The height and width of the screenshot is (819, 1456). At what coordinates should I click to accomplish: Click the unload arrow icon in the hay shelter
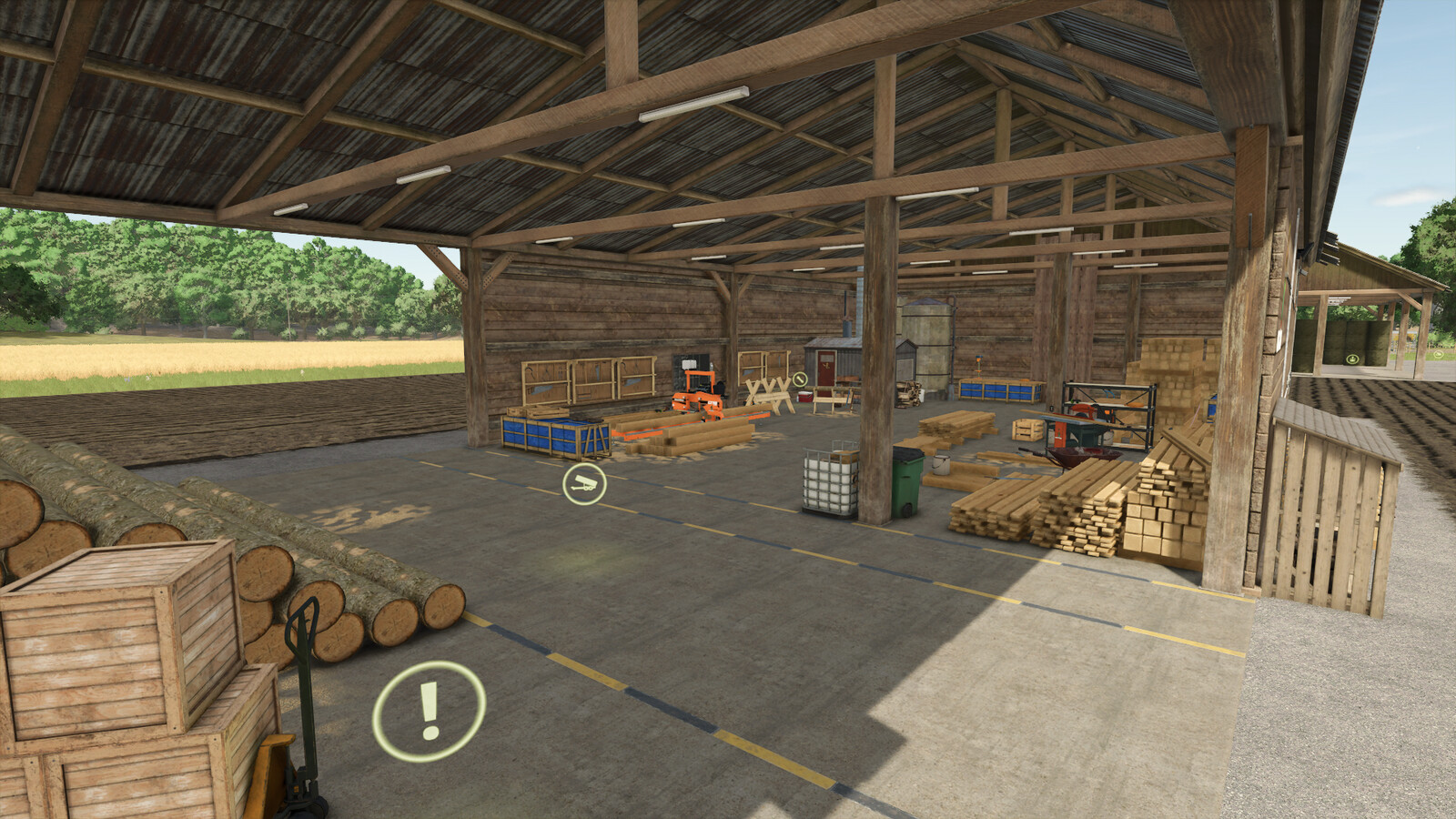pos(1352,359)
